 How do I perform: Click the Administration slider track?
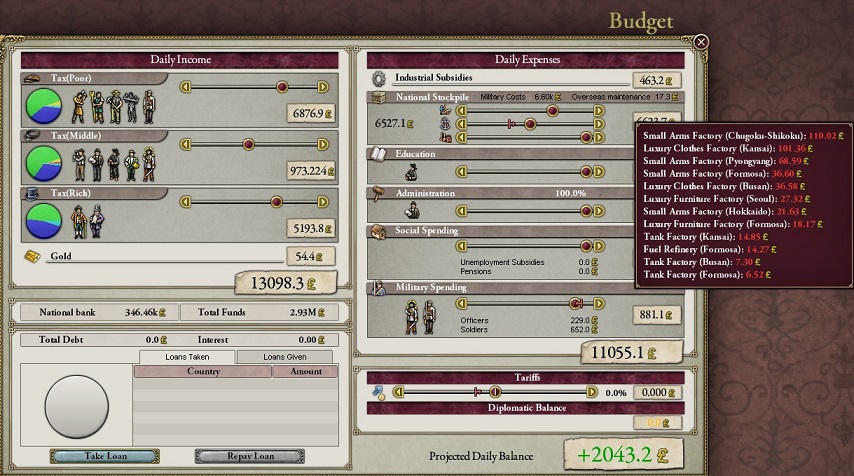tap(530, 211)
